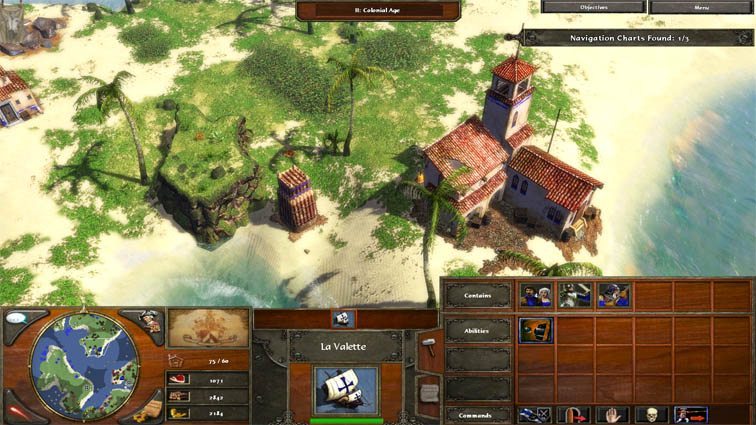This screenshot has height=425, width=756.
Task: Select the second garrisoned soldier unit
Action: pos(574,295)
